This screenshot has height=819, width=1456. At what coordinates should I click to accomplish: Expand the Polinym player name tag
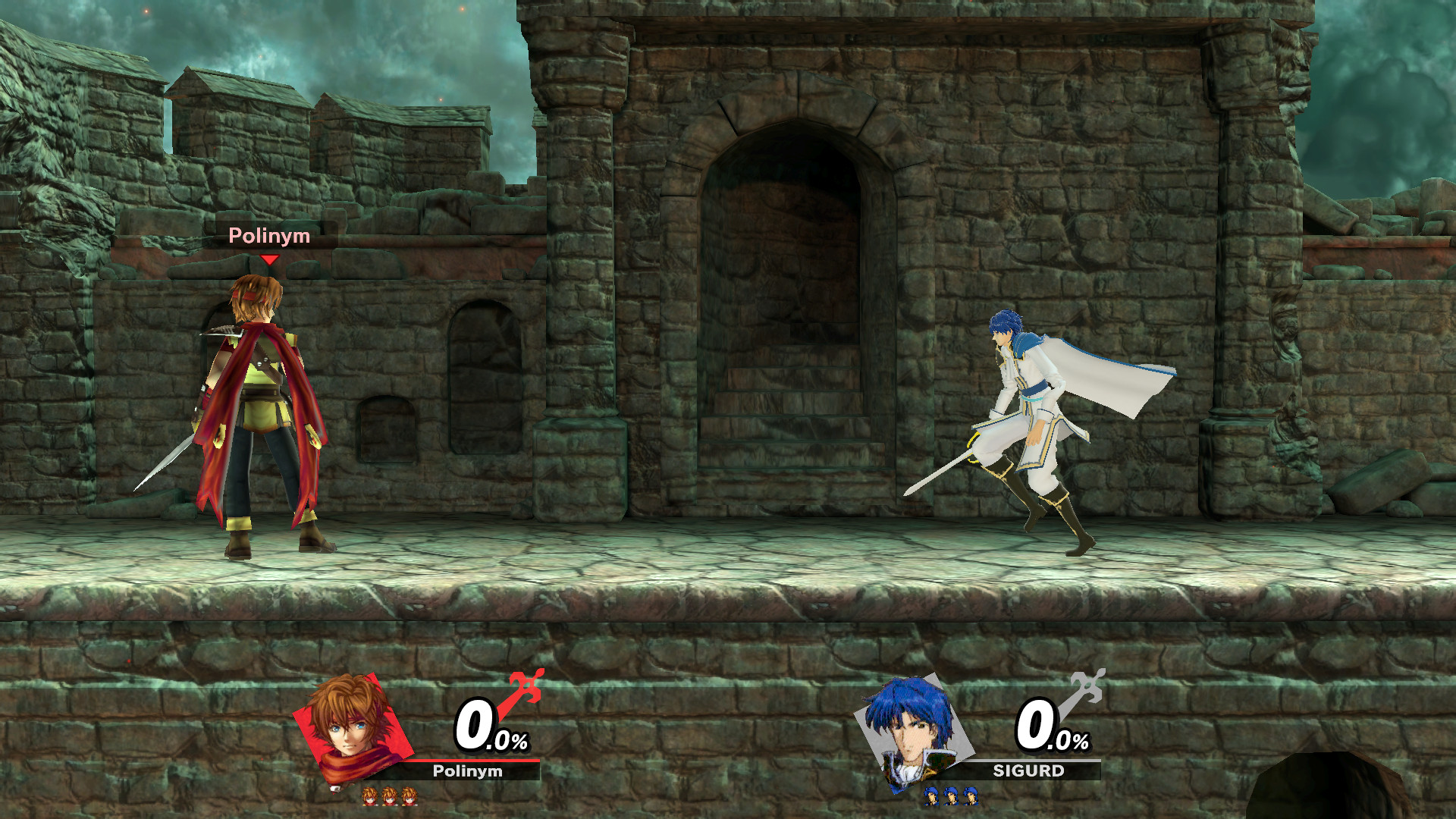[x=268, y=237]
